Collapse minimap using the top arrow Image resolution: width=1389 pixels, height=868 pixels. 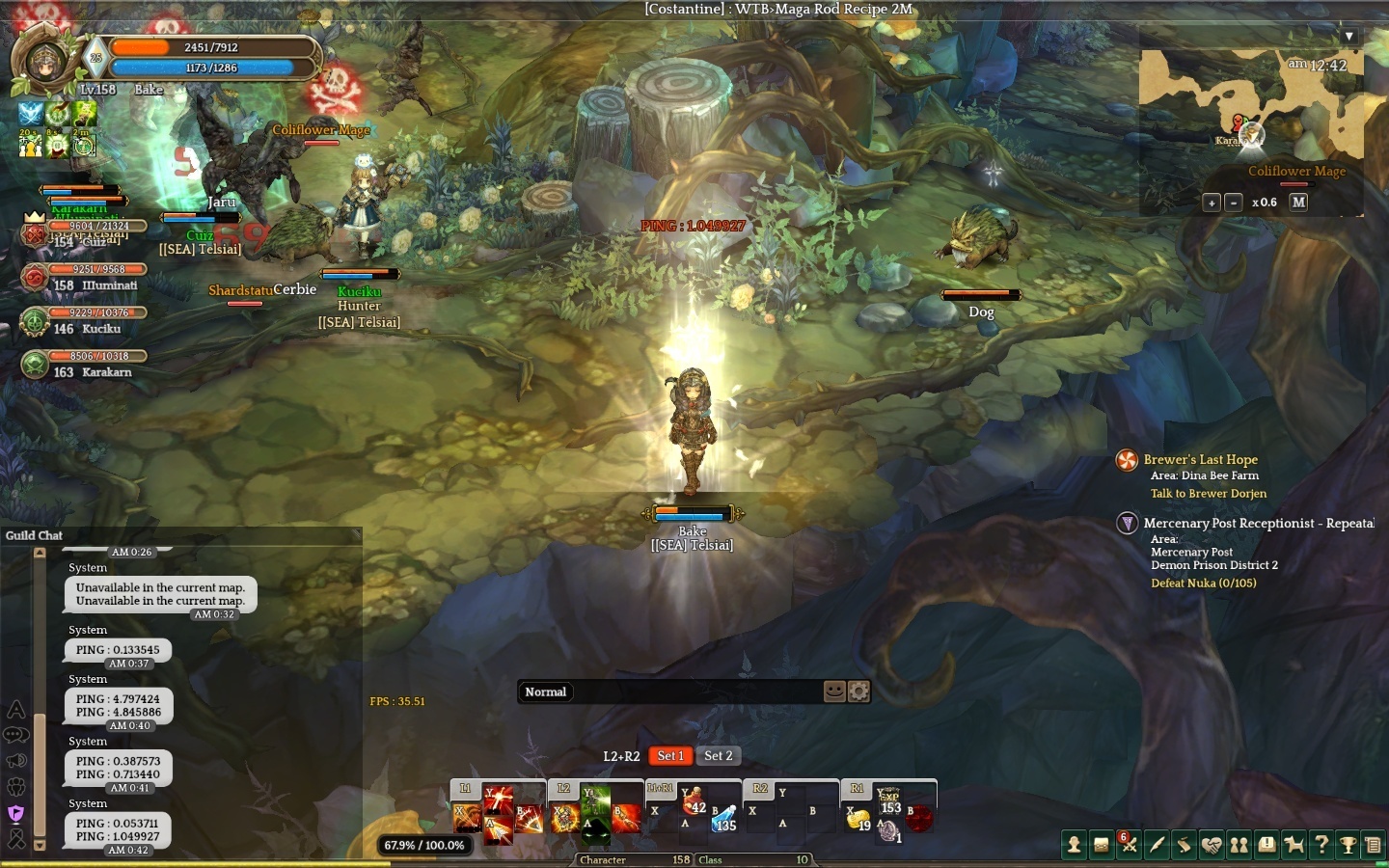point(1349,36)
